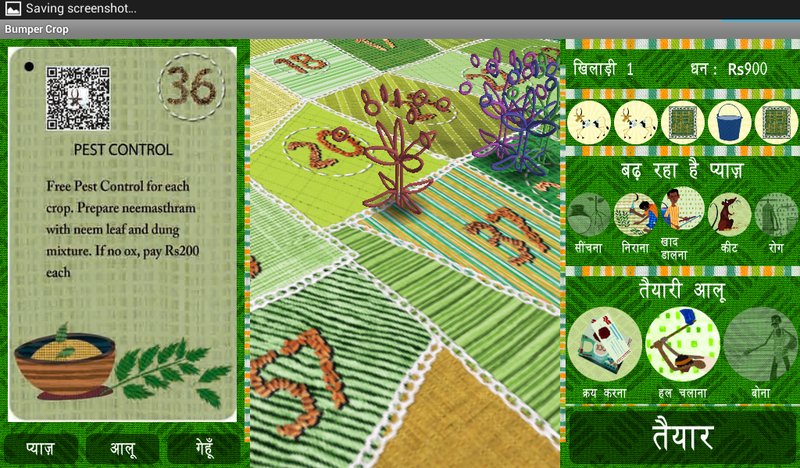The width and height of the screenshot is (800, 468).
Task: Tap the blue bucket resource icon
Action: pyautogui.click(x=729, y=123)
